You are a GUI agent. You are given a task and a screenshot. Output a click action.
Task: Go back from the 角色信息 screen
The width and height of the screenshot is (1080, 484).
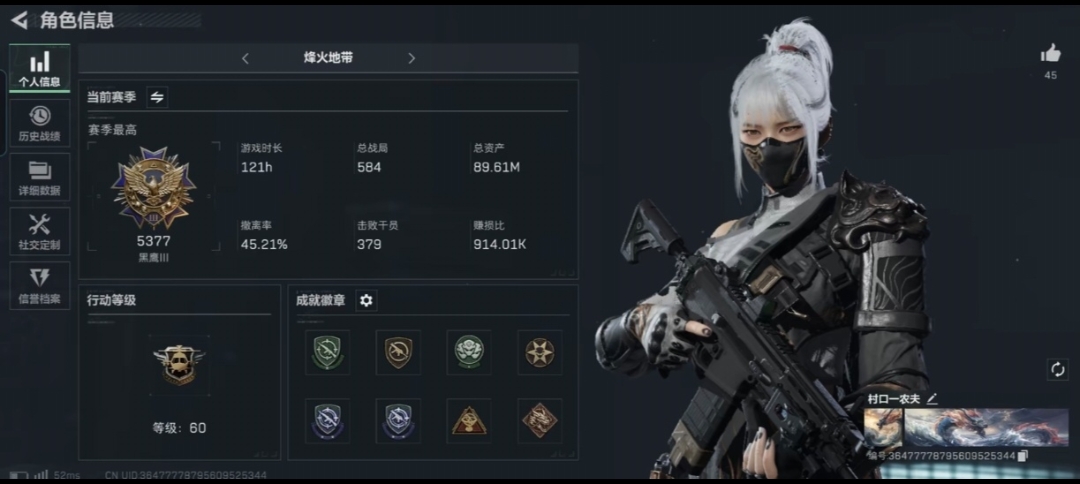(19, 20)
